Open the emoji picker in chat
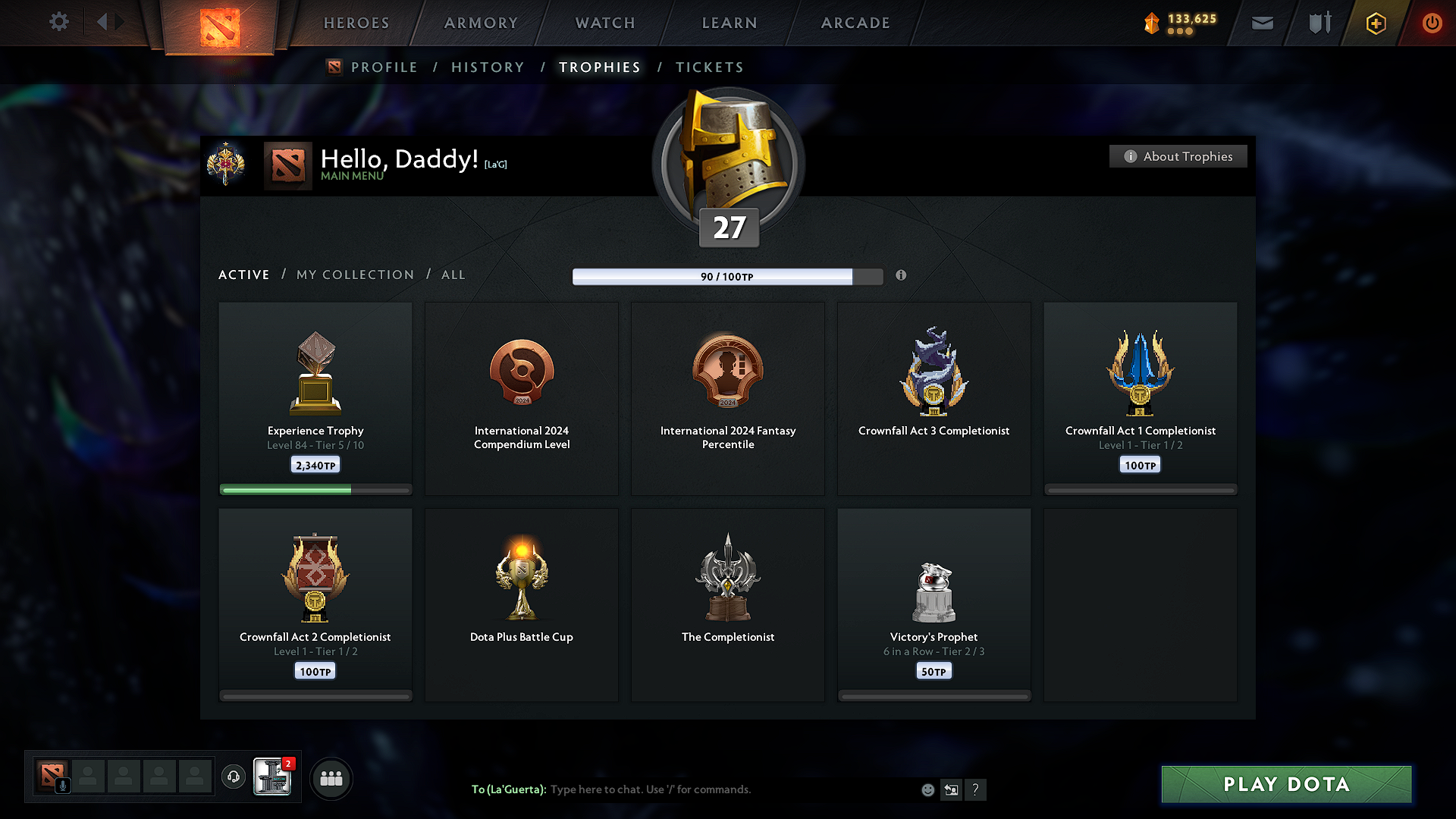The width and height of the screenshot is (1456, 819). (927, 789)
